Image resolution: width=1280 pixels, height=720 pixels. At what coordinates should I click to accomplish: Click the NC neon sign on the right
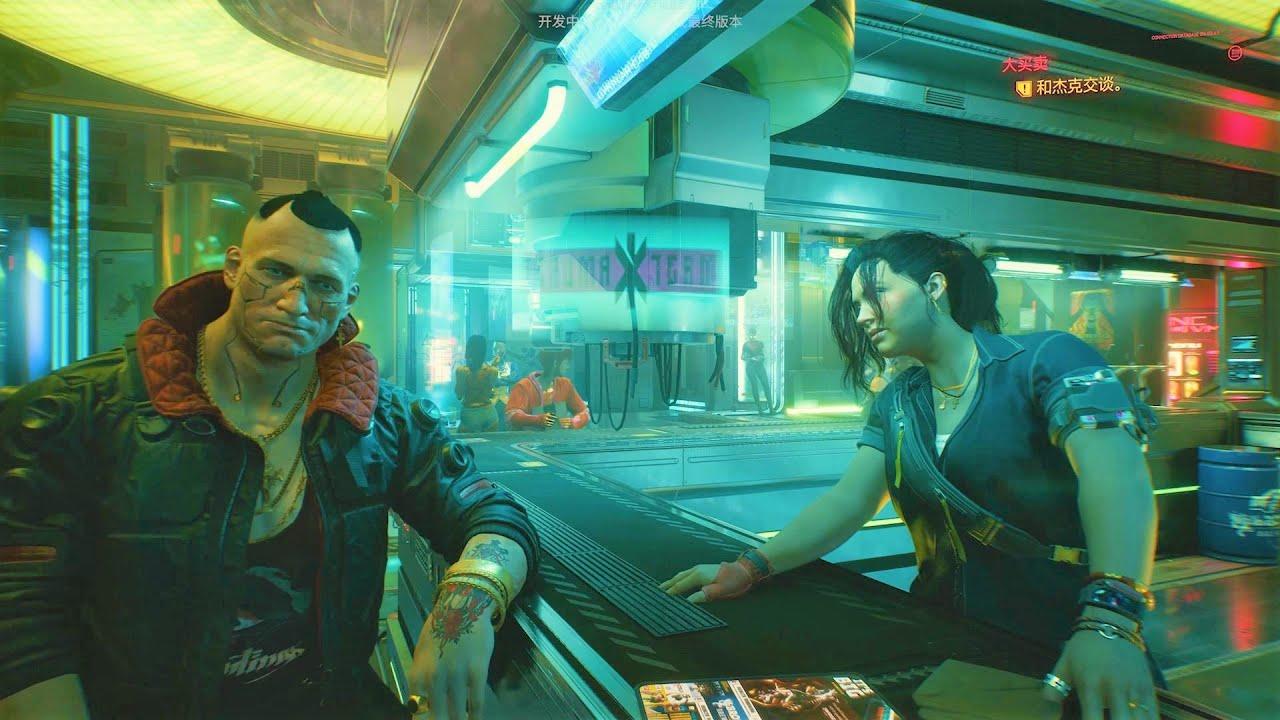1190,322
